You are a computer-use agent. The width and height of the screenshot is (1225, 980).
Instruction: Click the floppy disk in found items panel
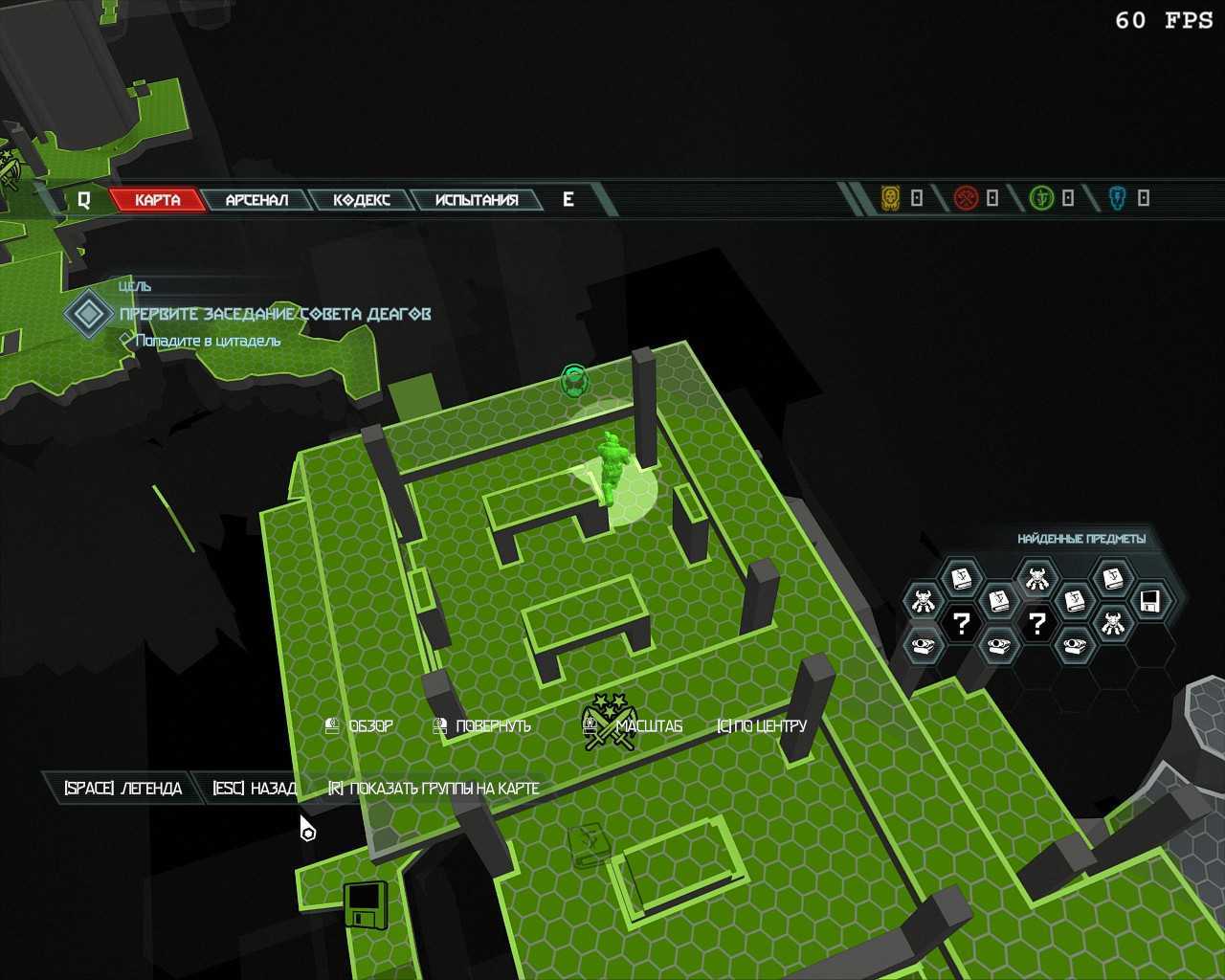1150,602
